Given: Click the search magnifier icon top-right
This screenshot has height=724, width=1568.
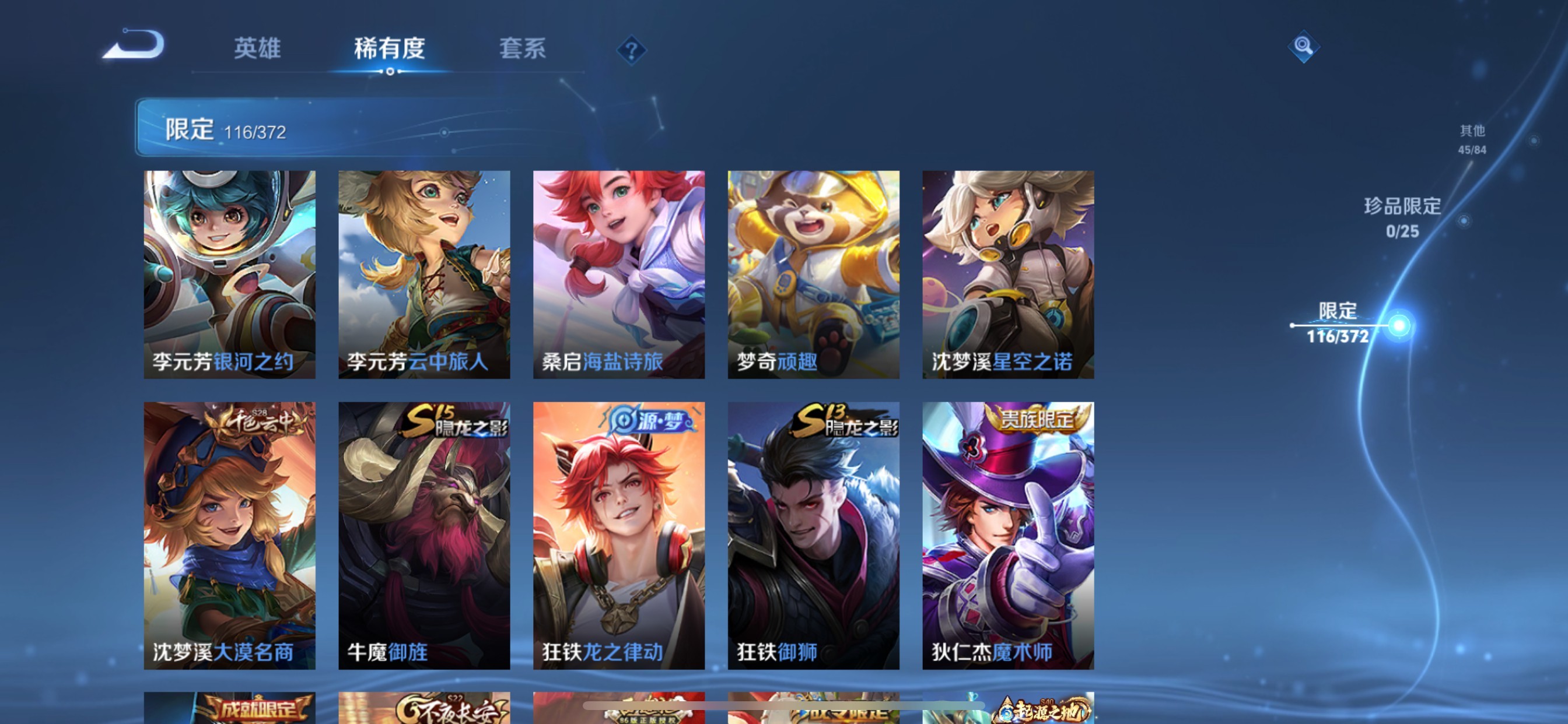Looking at the screenshot, I should 1304,45.
